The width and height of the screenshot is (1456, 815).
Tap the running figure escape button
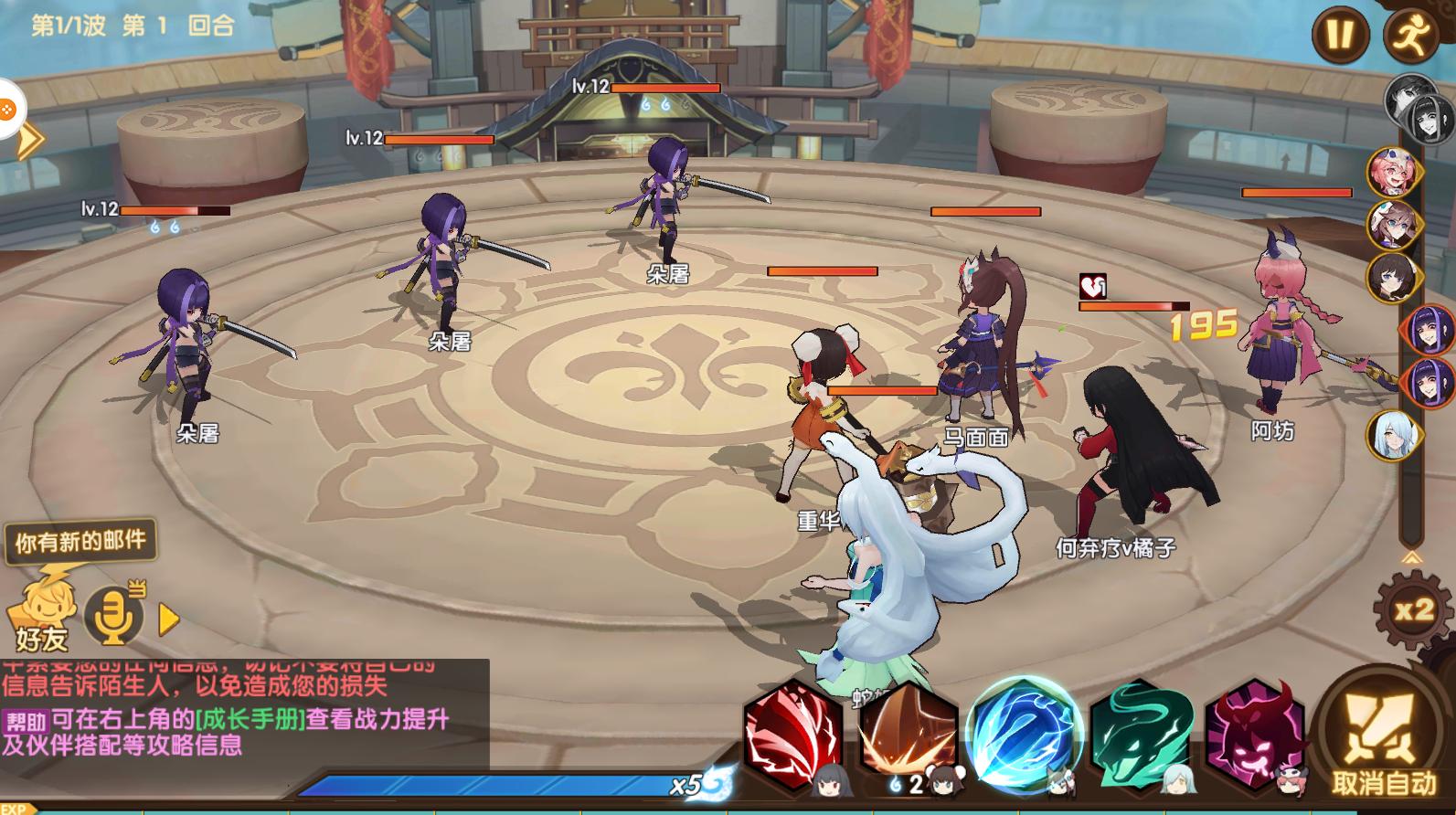point(1411,35)
